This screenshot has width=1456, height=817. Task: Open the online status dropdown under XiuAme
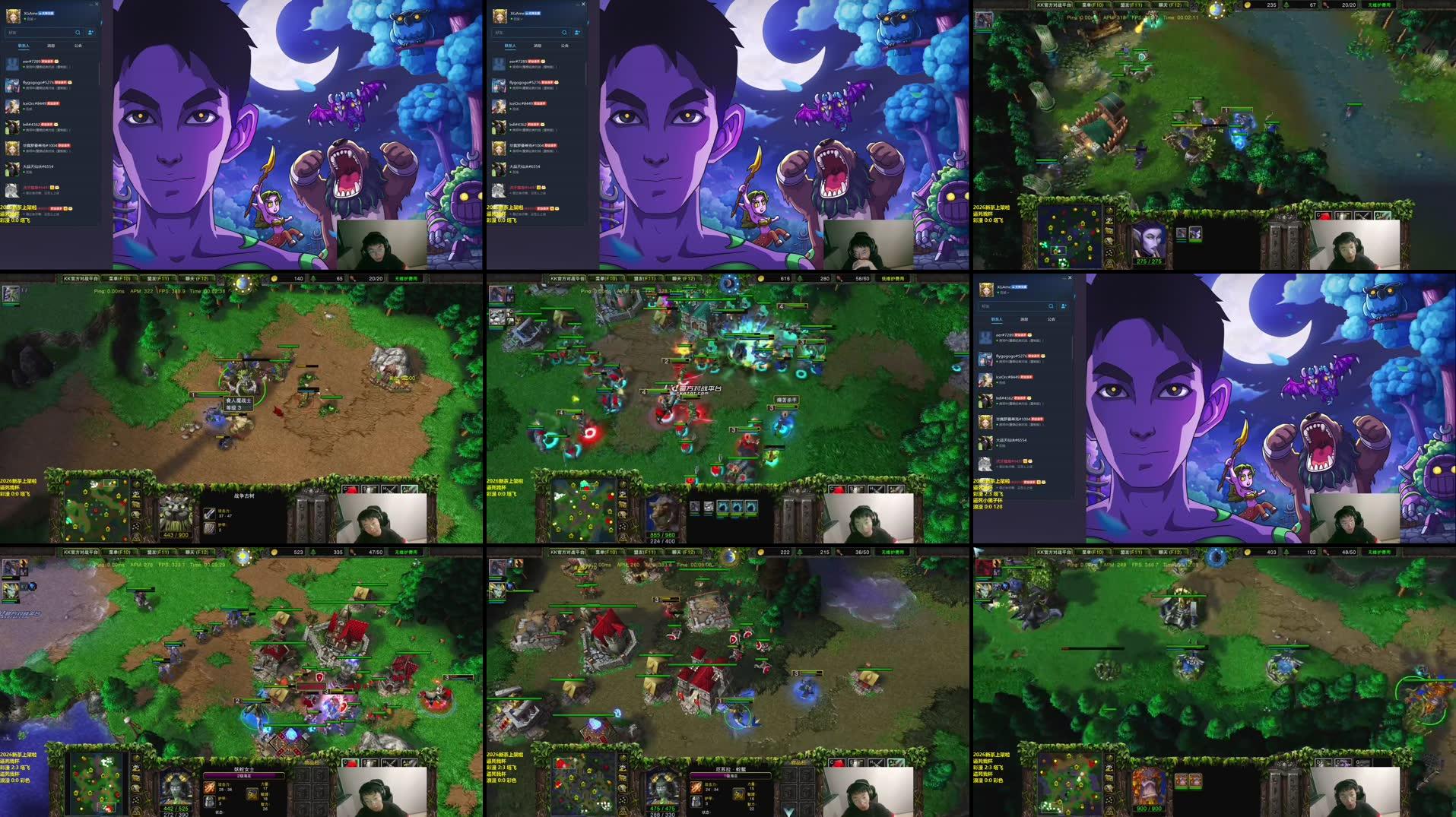coord(29,18)
